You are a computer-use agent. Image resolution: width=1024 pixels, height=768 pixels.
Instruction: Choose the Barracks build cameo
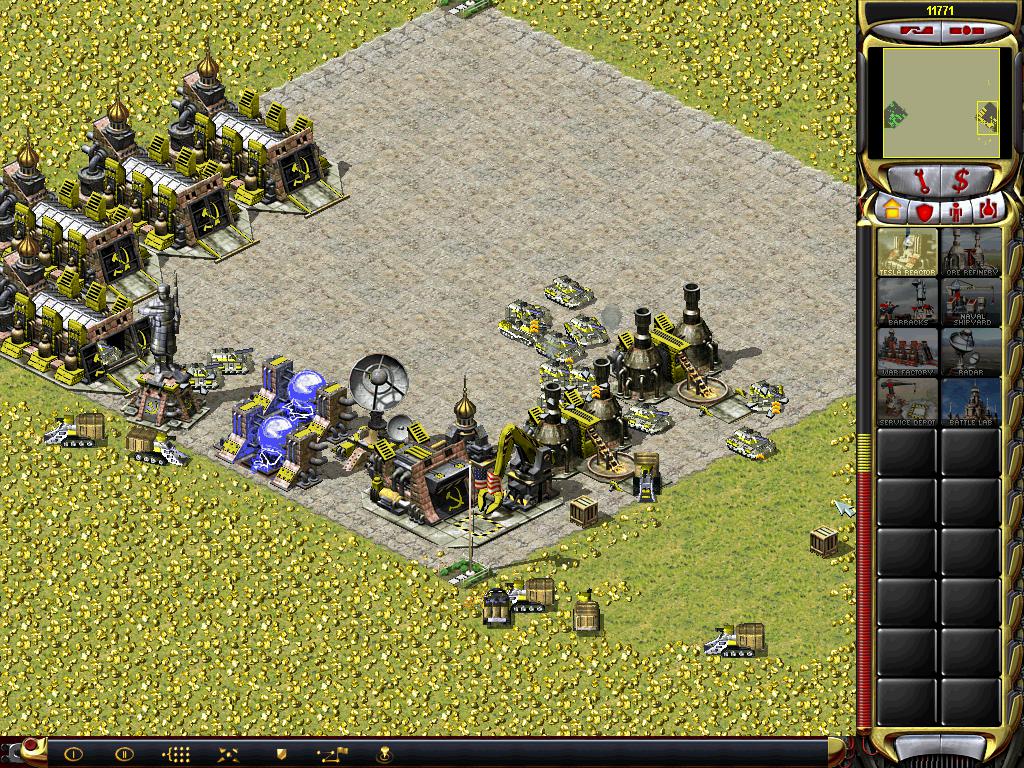pyautogui.click(x=908, y=302)
